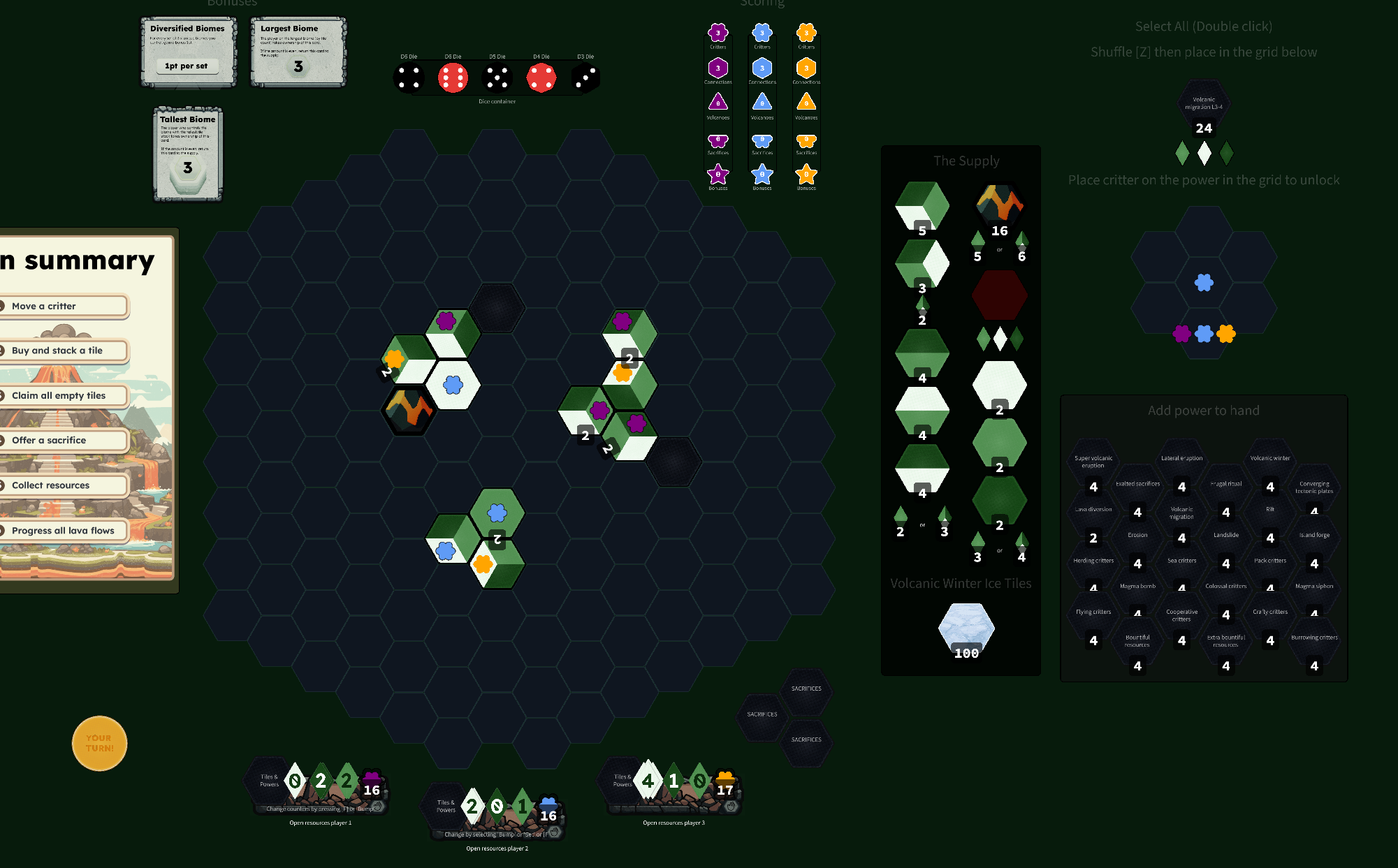Screen dimensions: 1398x868
Task: Select the Volcanic Winter Ice Tile stack
Action: click(x=967, y=628)
